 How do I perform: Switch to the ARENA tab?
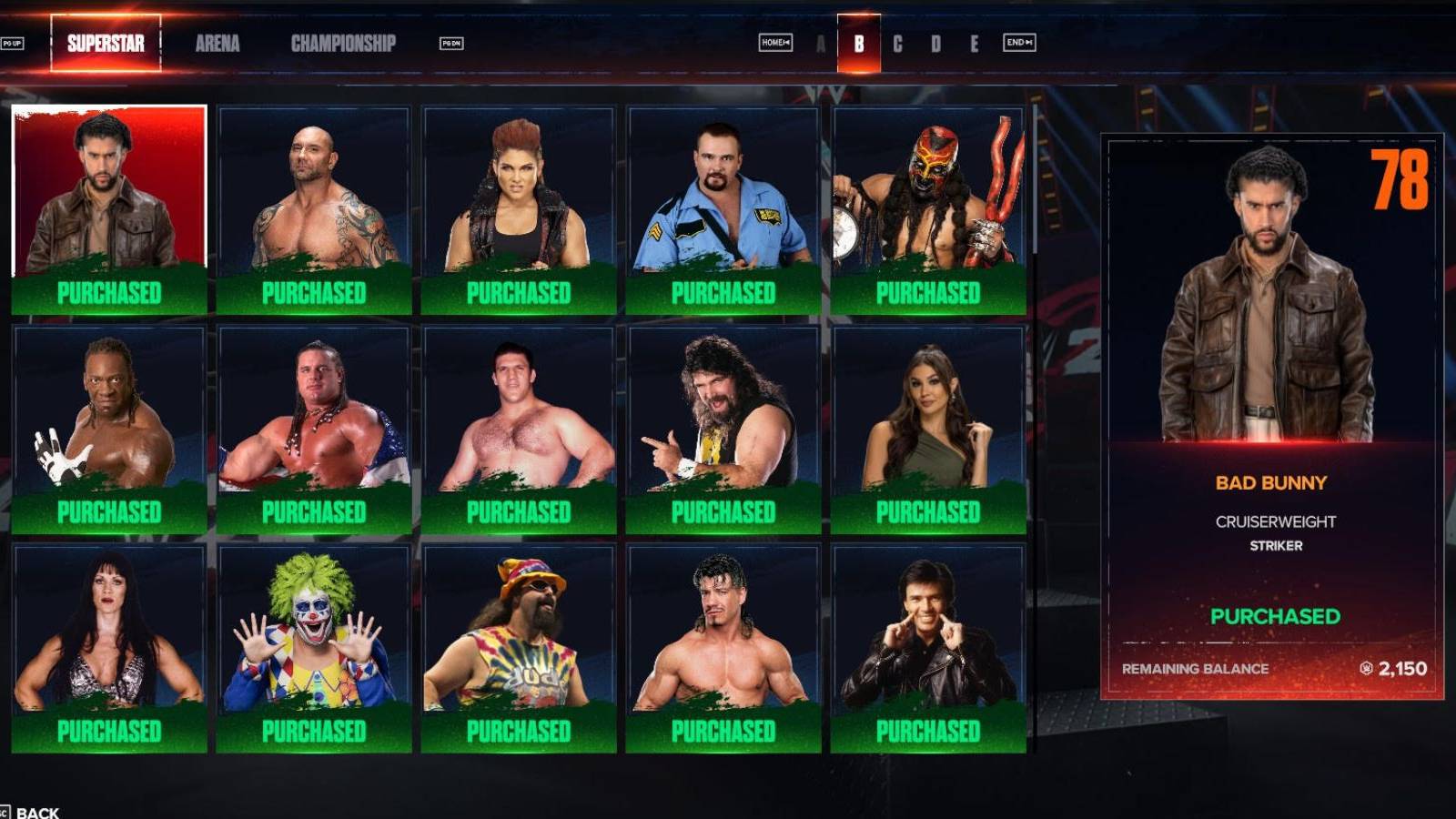coord(218,43)
